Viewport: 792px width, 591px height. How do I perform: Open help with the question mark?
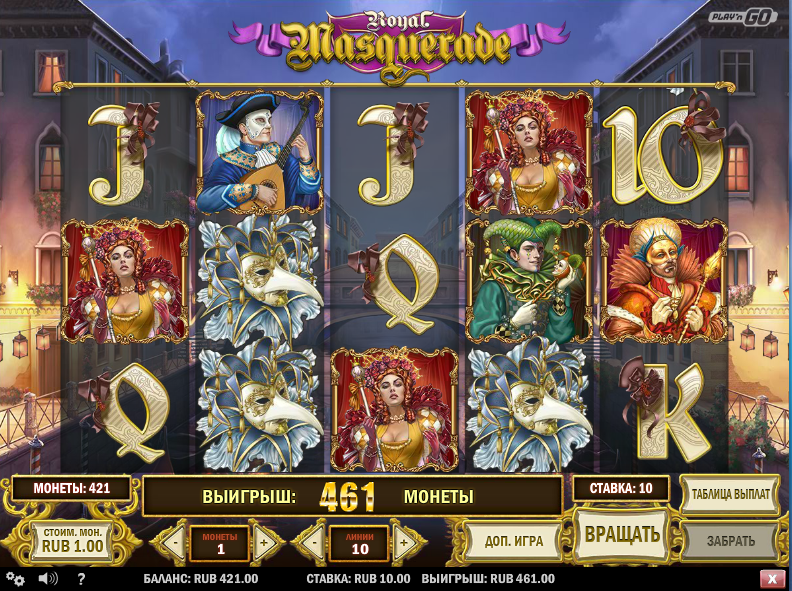[81, 579]
